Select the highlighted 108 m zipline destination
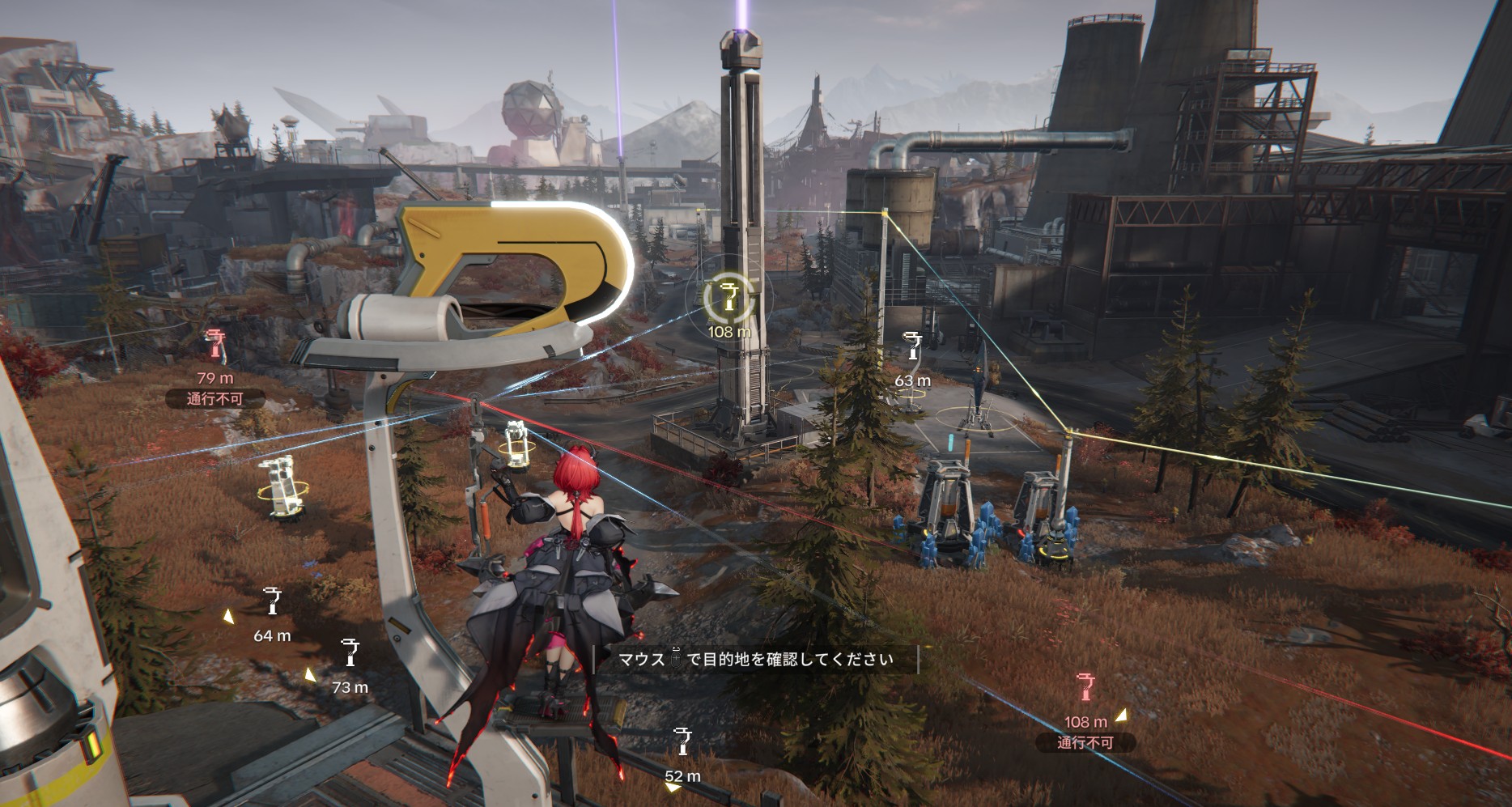This screenshot has height=807, width=1512. [x=729, y=297]
